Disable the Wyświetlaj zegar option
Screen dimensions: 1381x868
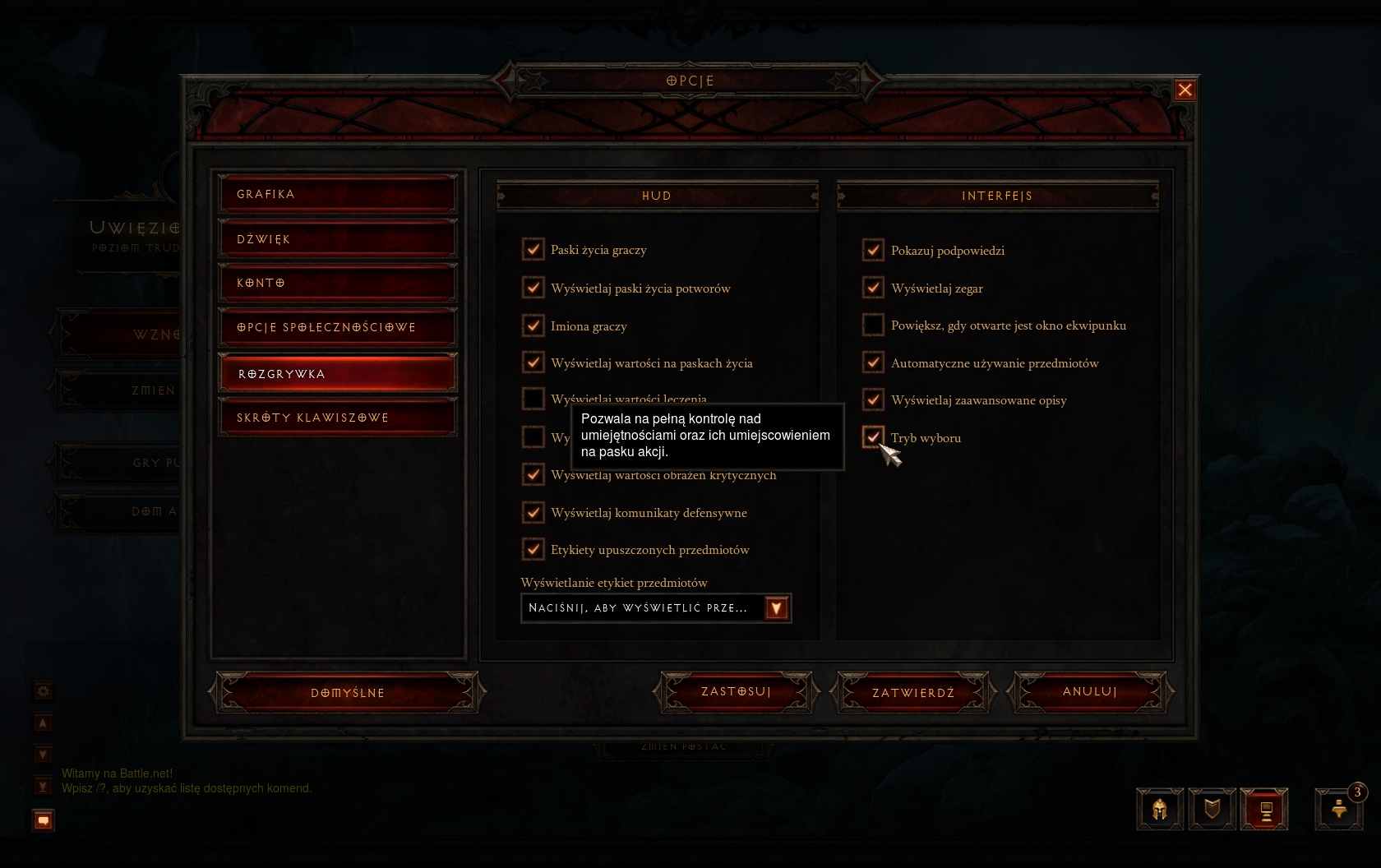click(x=873, y=288)
